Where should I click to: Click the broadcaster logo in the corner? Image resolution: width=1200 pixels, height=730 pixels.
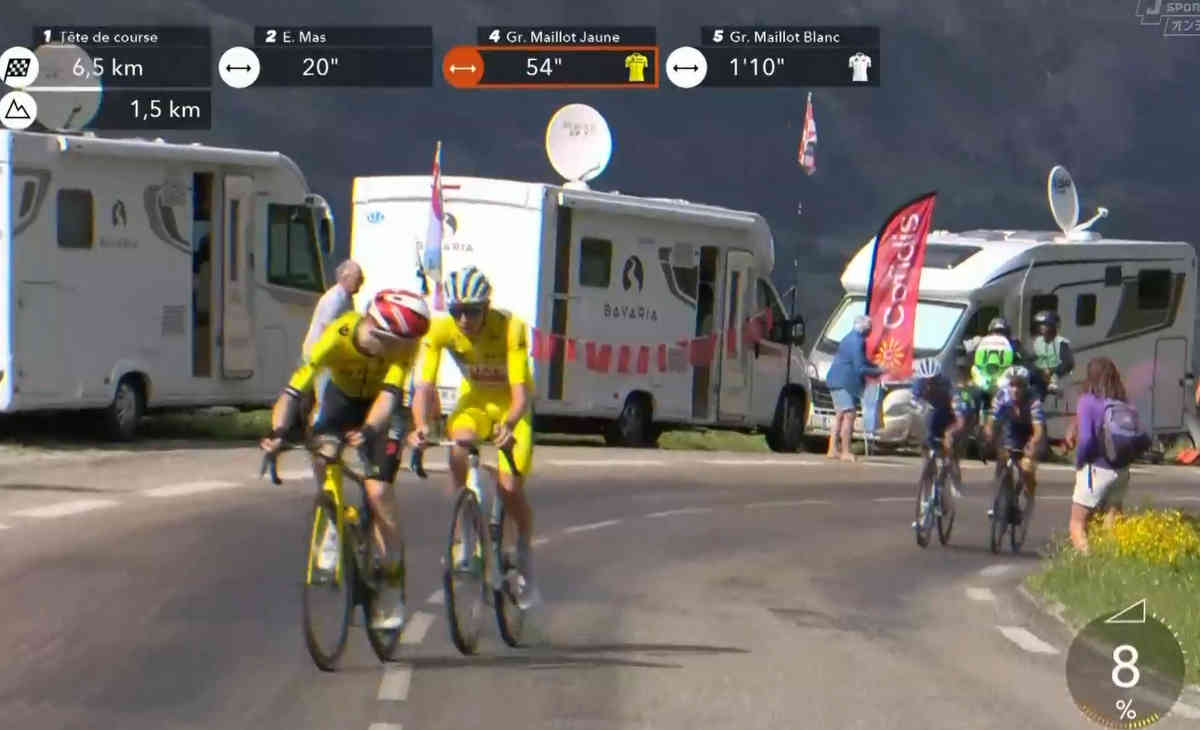tap(1170, 17)
